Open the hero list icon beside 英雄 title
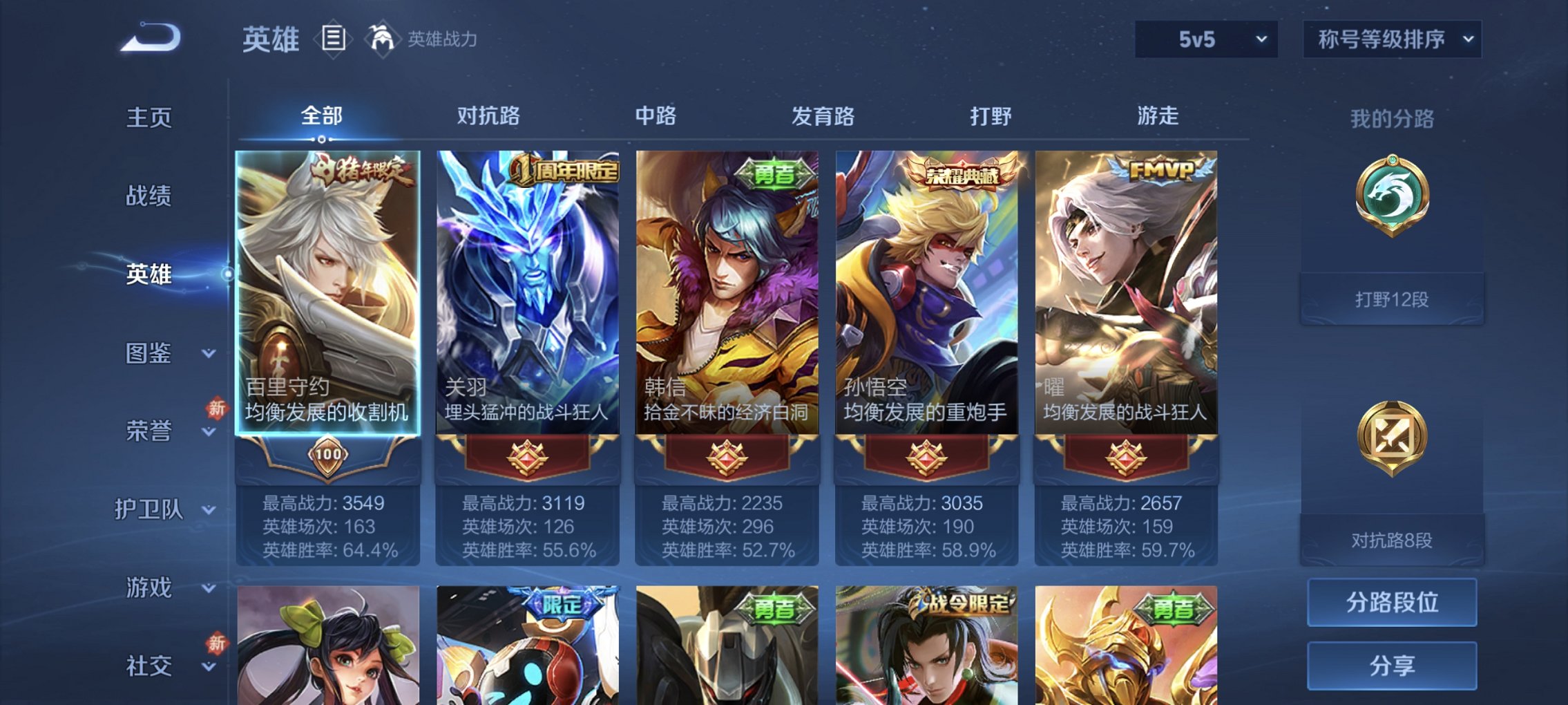 tap(334, 39)
